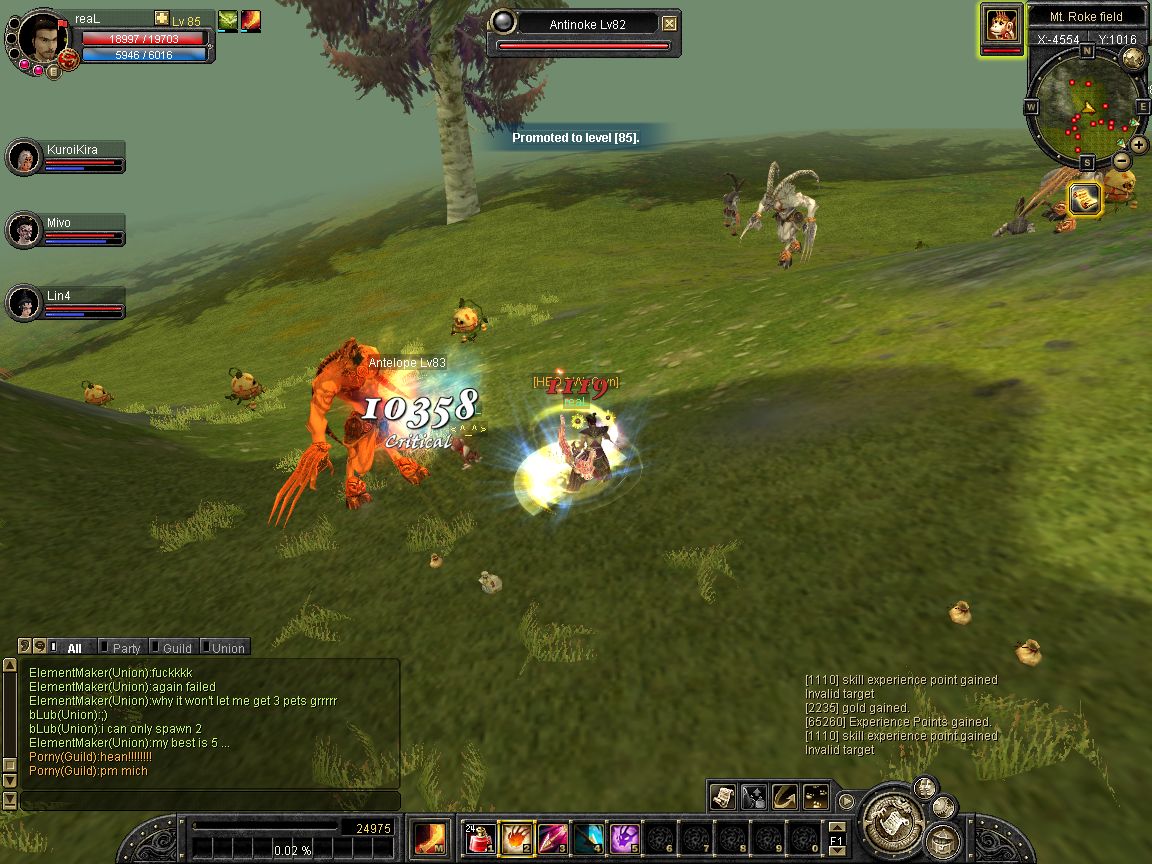
Task: Switch to the Party chat tab
Action: point(126,648)
